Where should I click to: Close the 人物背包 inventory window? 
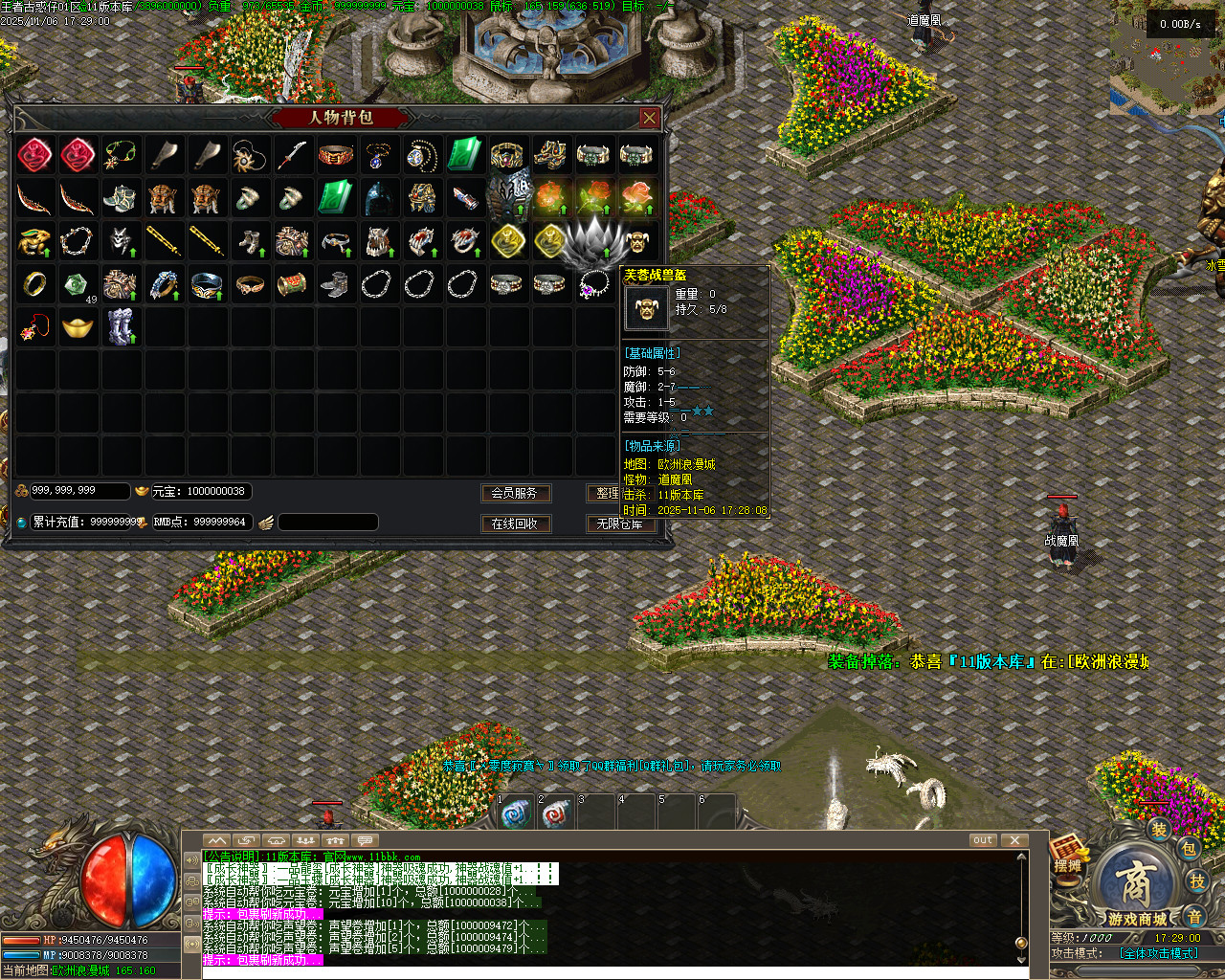(650, 118)
